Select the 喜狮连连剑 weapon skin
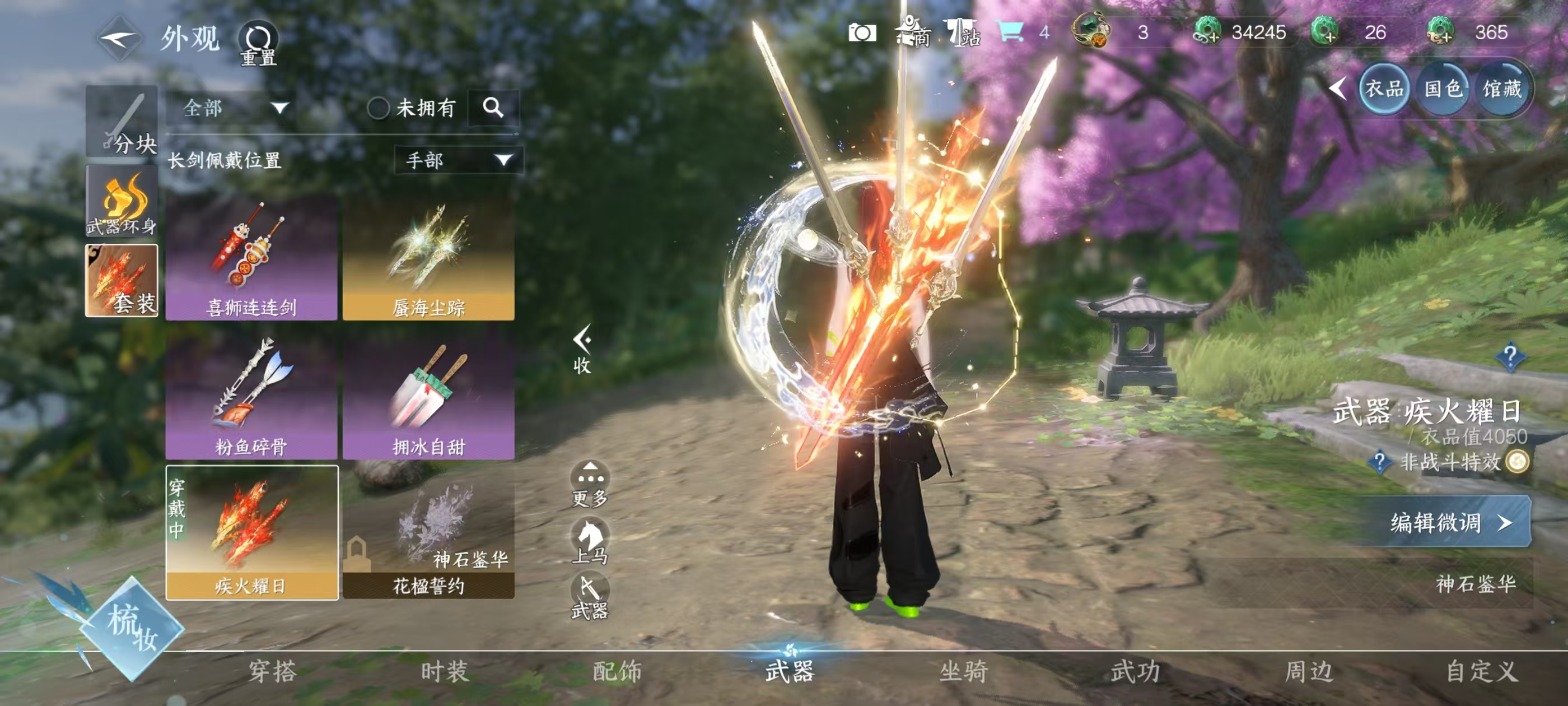1568x706 pixels. (x=251, y=258)
